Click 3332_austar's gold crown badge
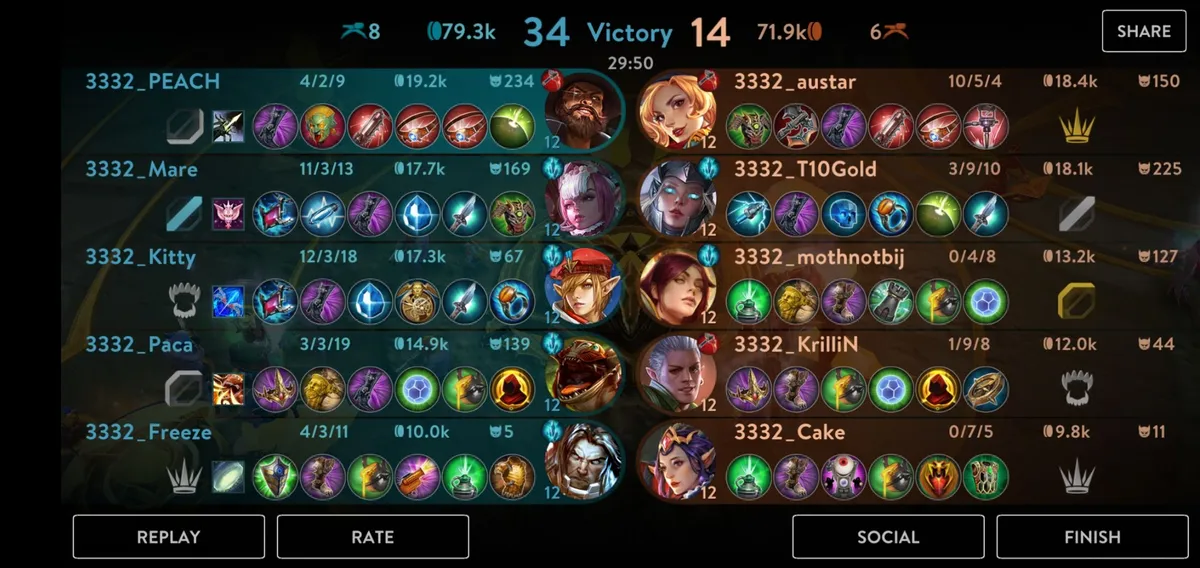The image size is (1200, 568). (1076, 126)
